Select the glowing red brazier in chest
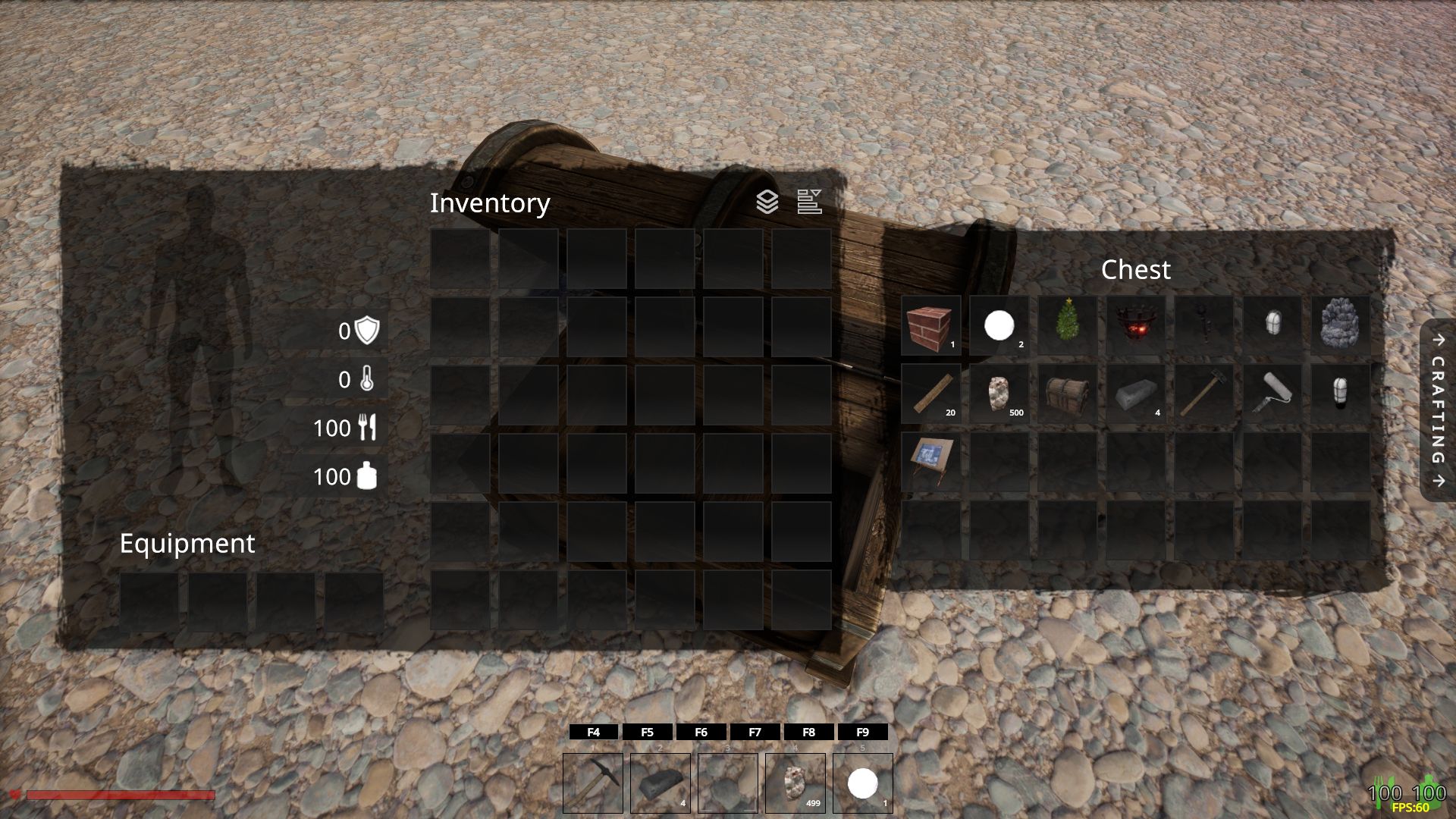Image resolution: width=1456 pixels, height=819 pixels. tap(1135, 326)
